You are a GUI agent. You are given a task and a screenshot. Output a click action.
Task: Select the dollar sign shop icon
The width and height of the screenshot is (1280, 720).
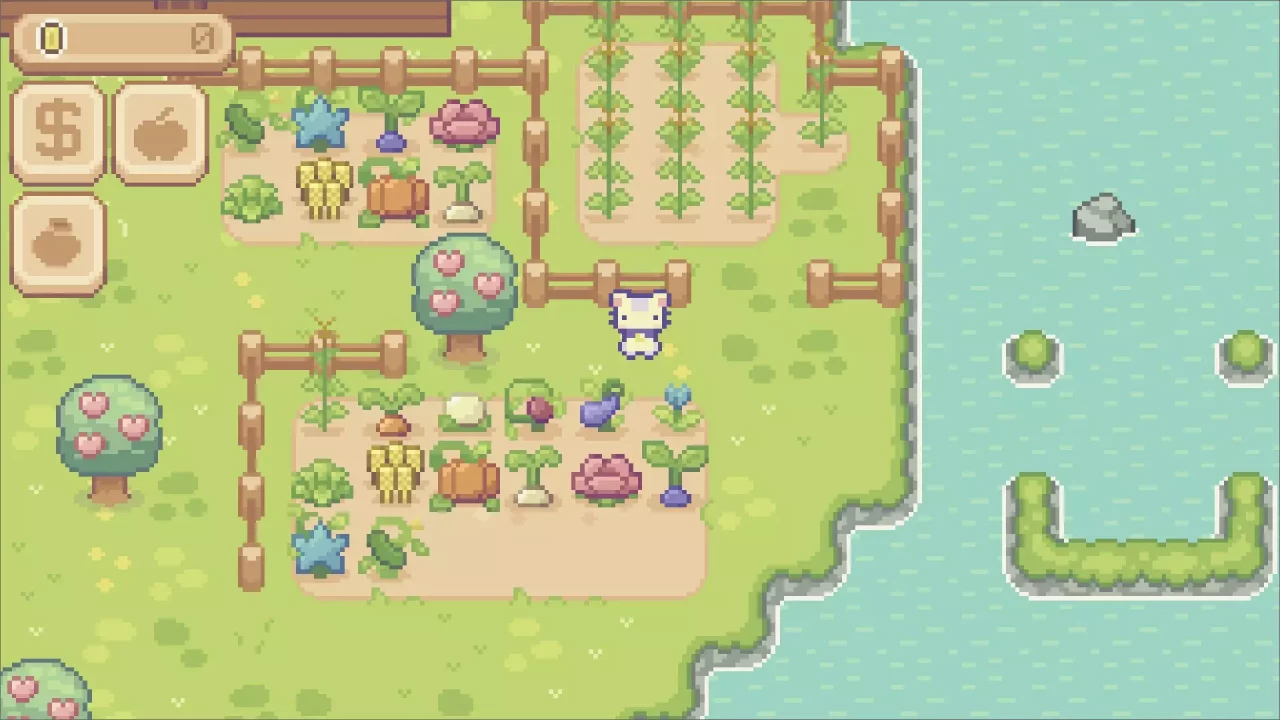(57, 128)
